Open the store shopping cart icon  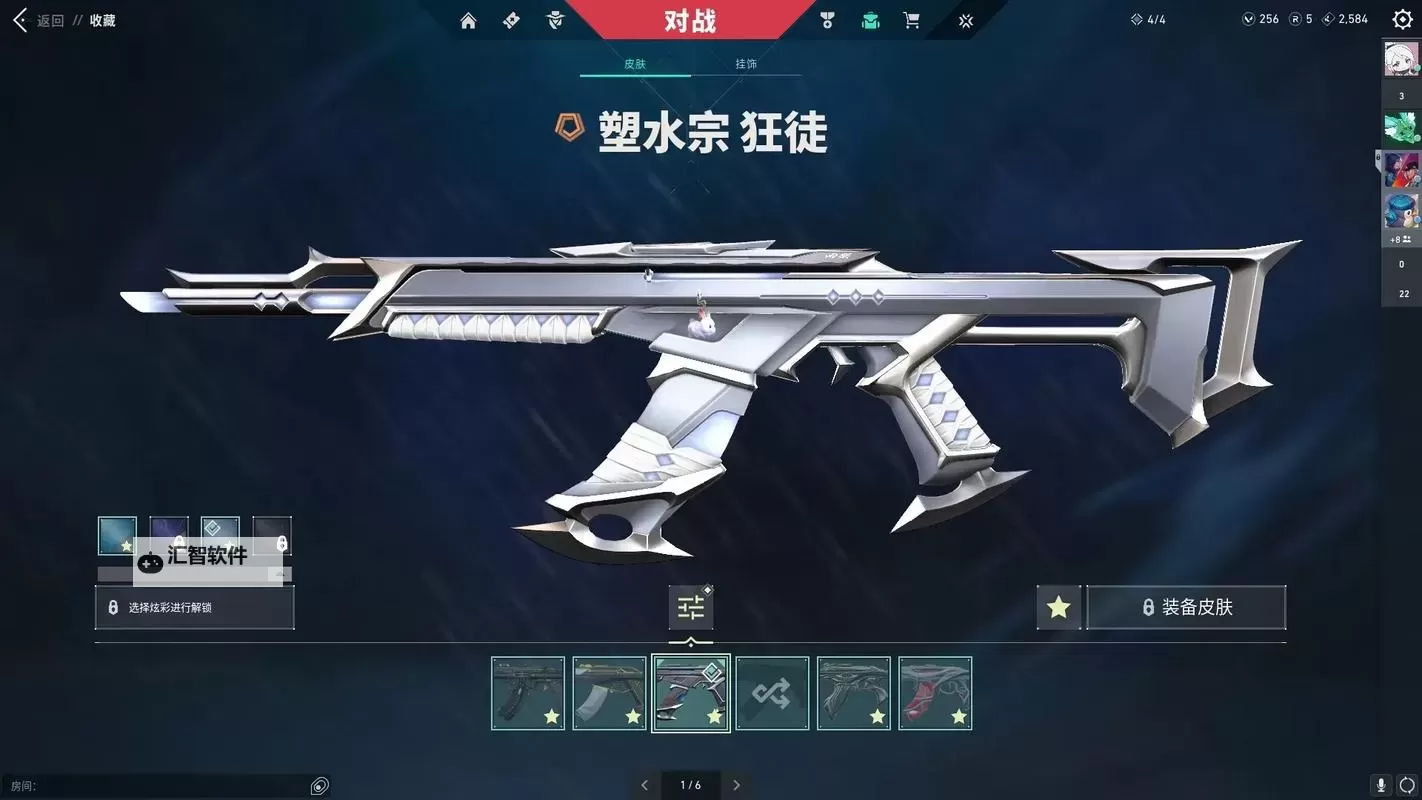pyautogui.click(x=911, y=19)
